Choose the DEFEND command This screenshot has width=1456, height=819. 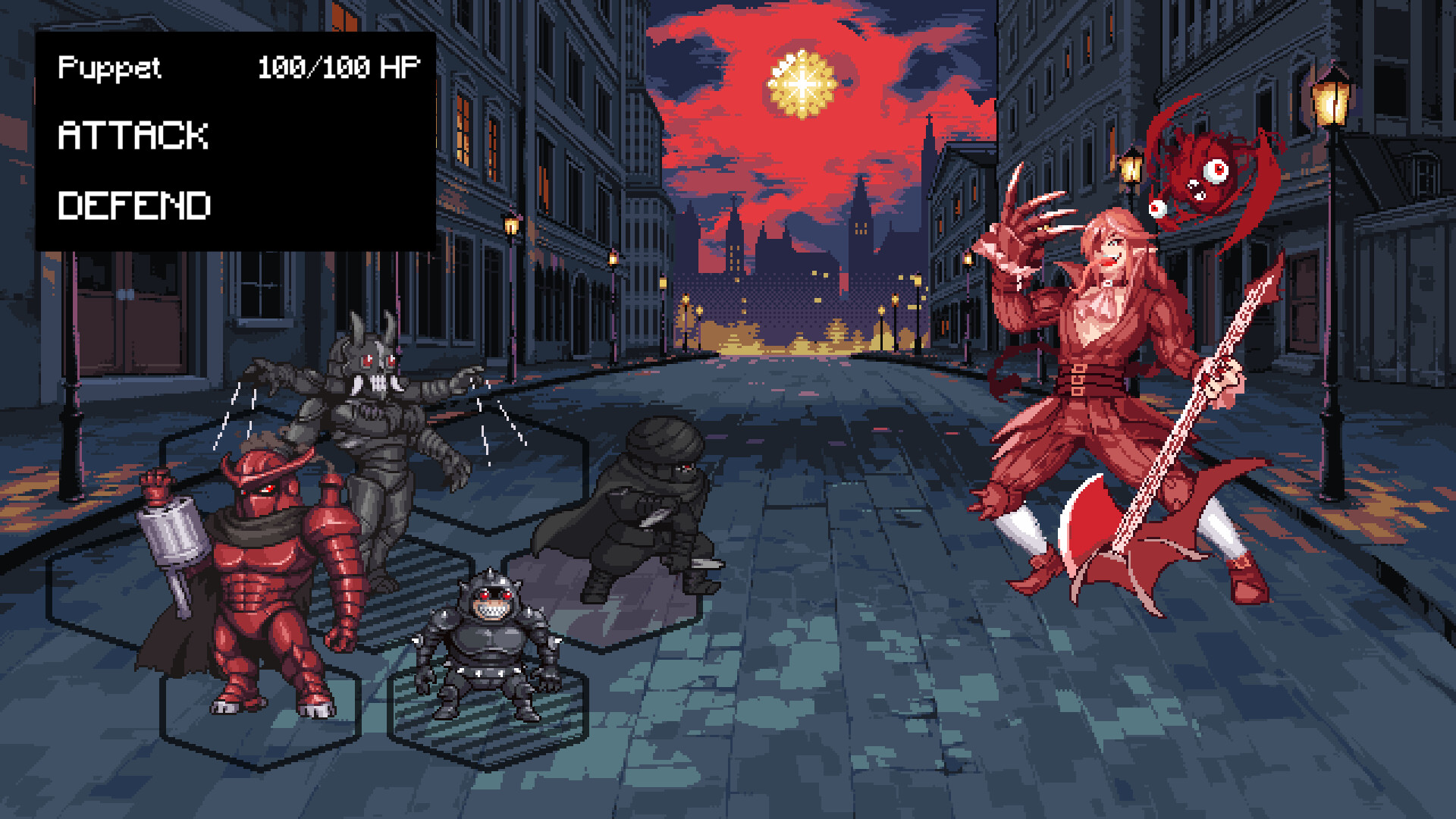point(136,203)
